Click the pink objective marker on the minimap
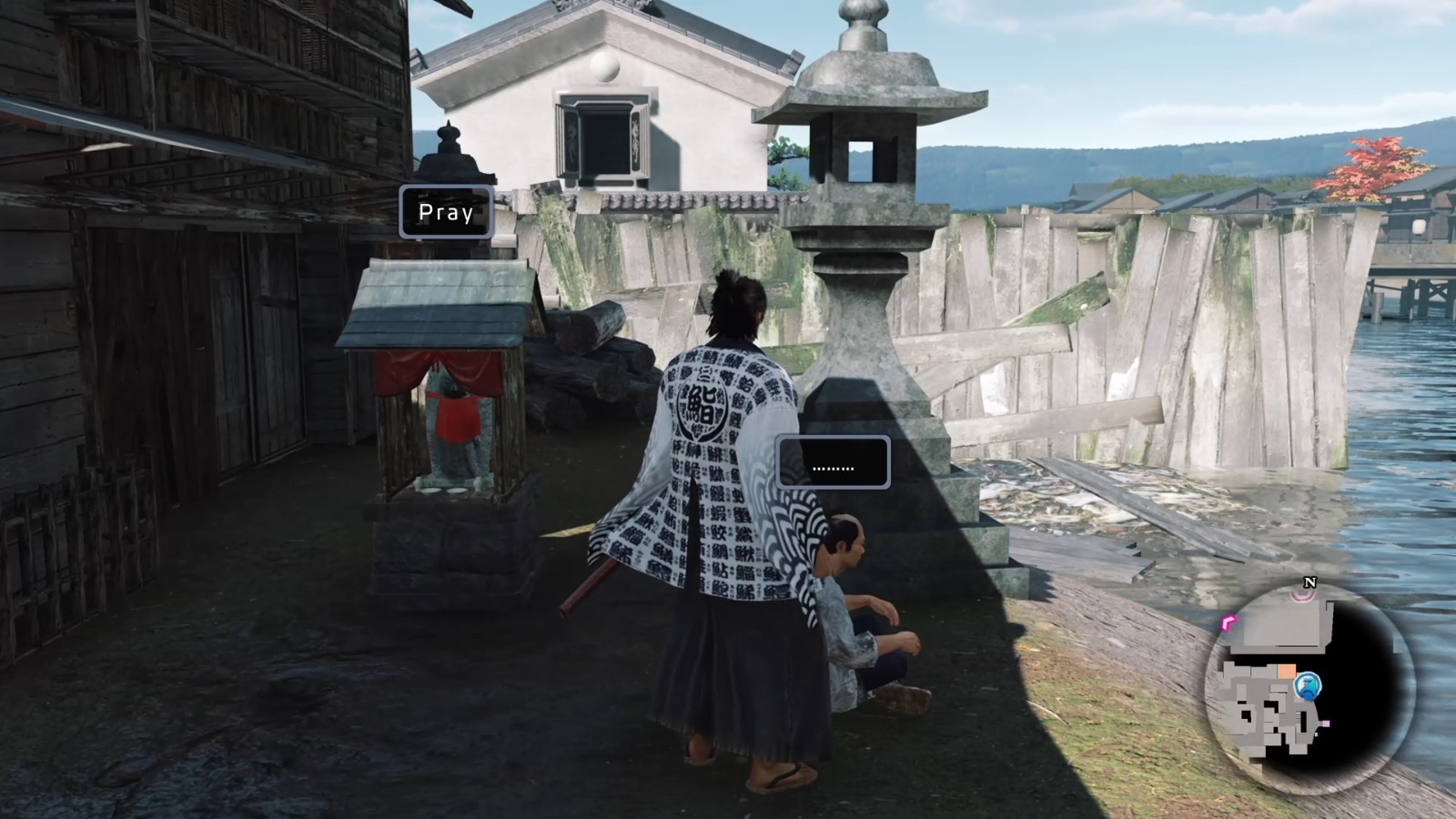The image size is (1456, 819). (1227, 622)
